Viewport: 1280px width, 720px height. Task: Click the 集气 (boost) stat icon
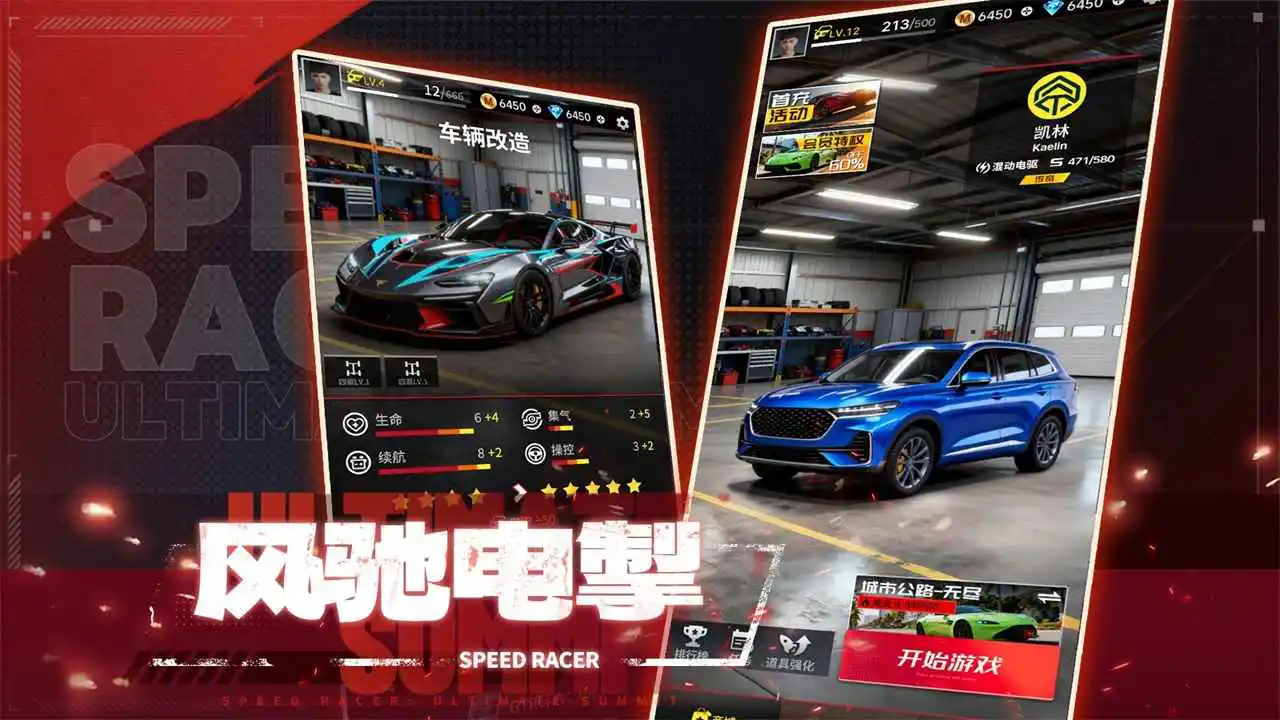click(x=532, y=417)
